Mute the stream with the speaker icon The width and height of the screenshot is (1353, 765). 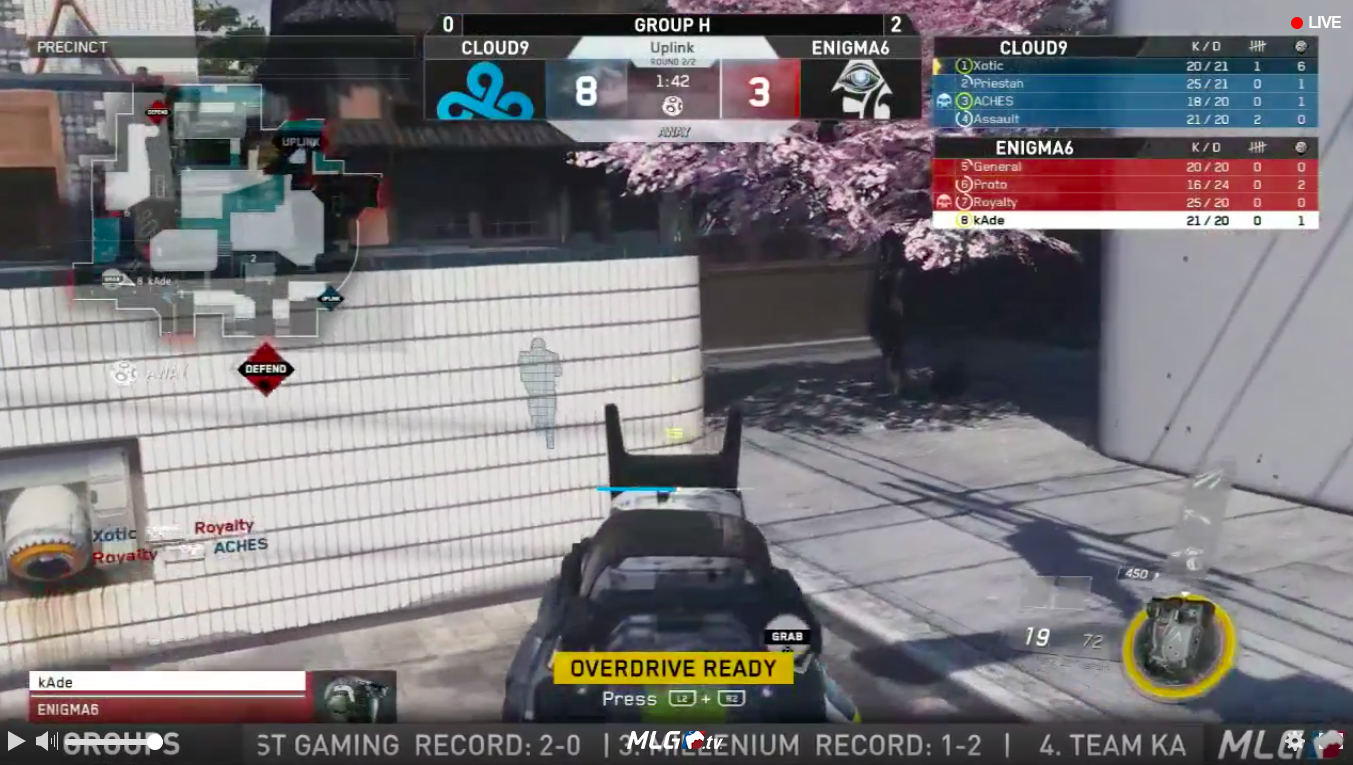click(x=45, y=741)
